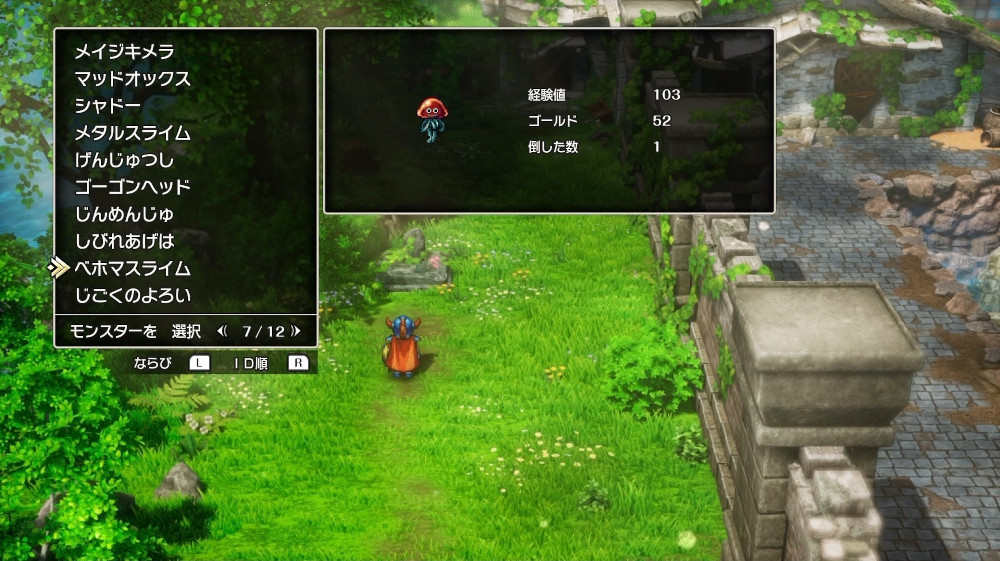
Task: Select じごくのよろい at the list bottom
Action: tap(132, 295)
